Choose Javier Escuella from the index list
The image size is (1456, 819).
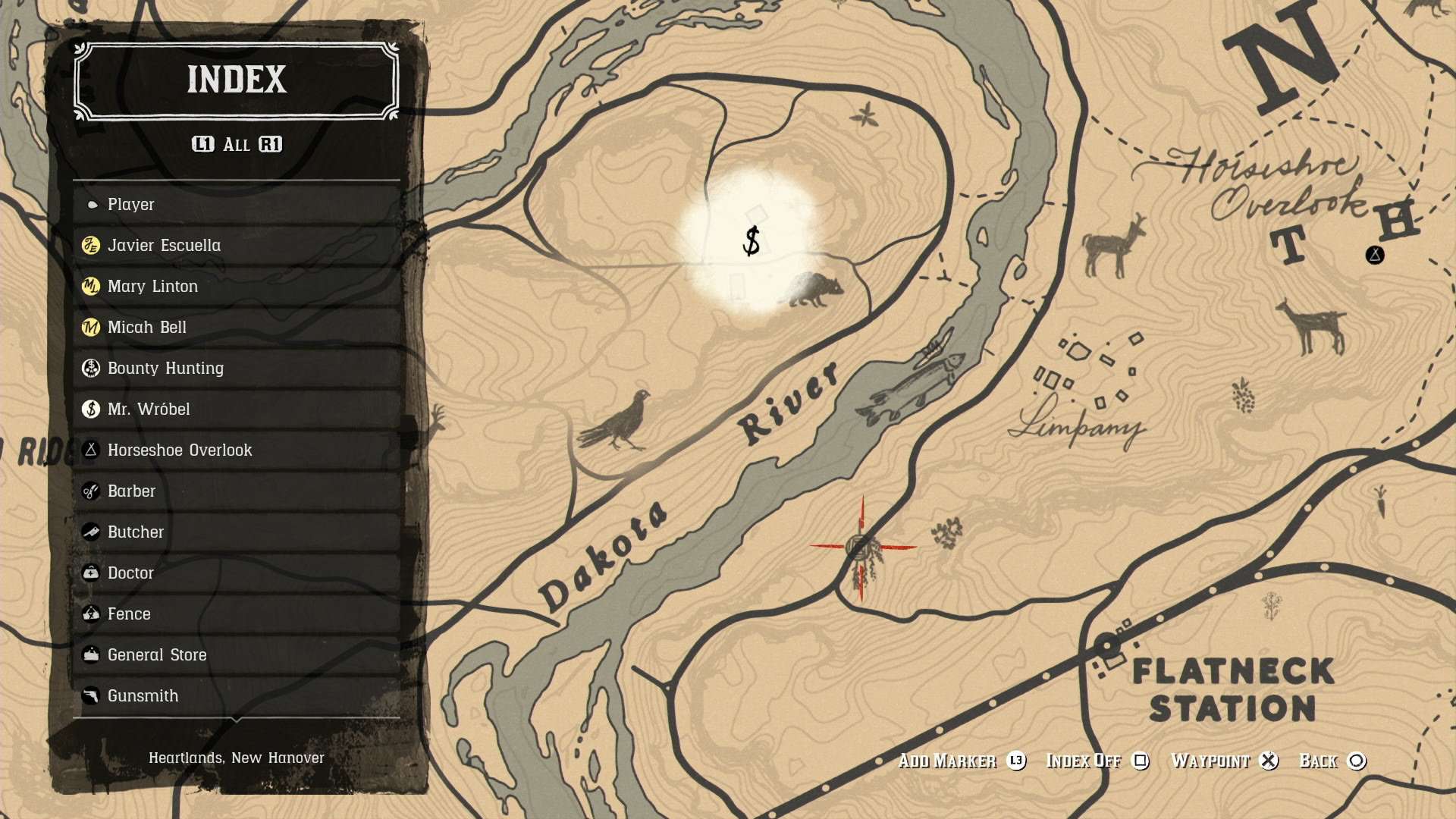[x=237, y=246]
